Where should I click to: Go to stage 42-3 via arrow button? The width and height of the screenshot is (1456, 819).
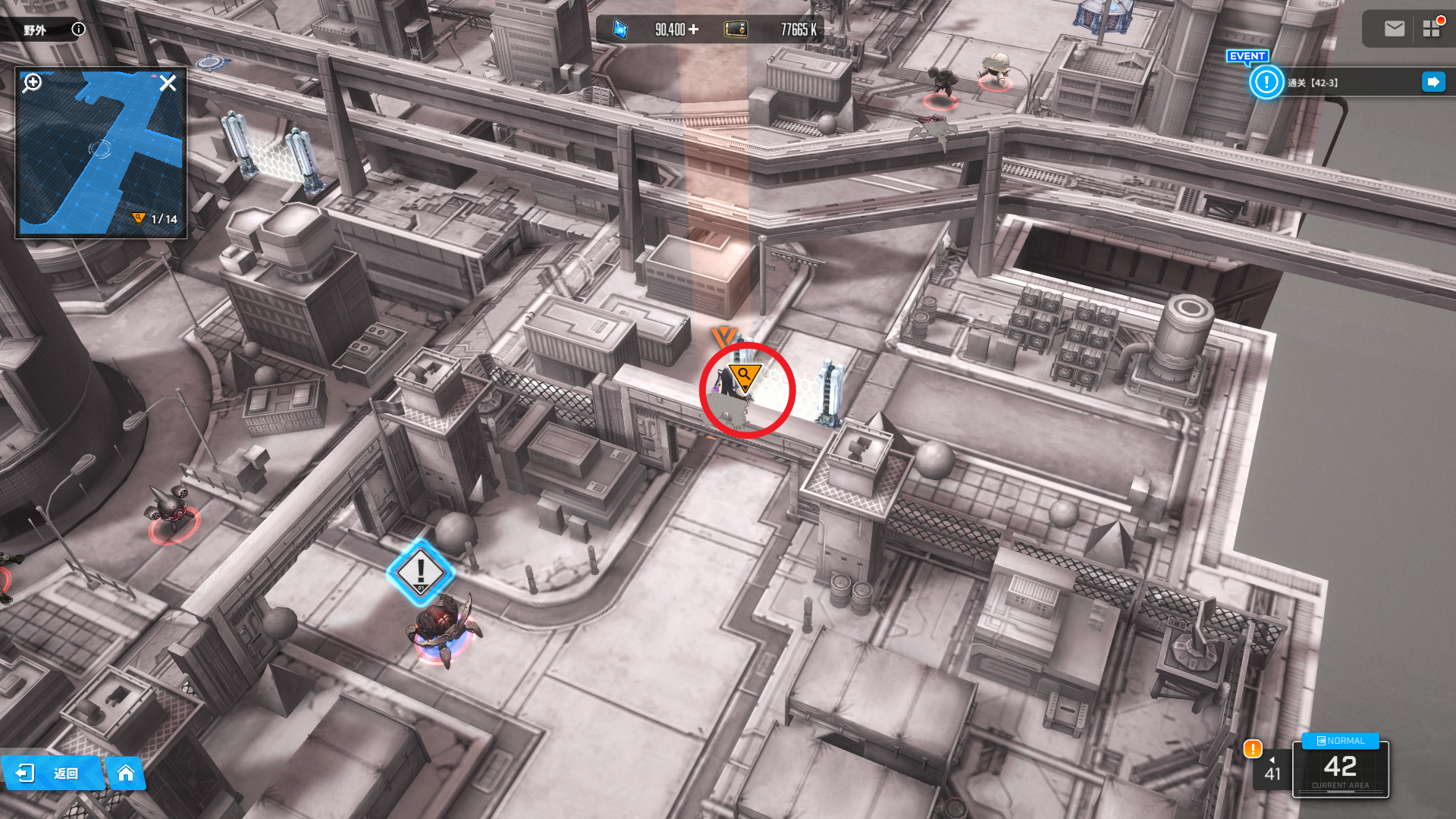click(1432, 82)
